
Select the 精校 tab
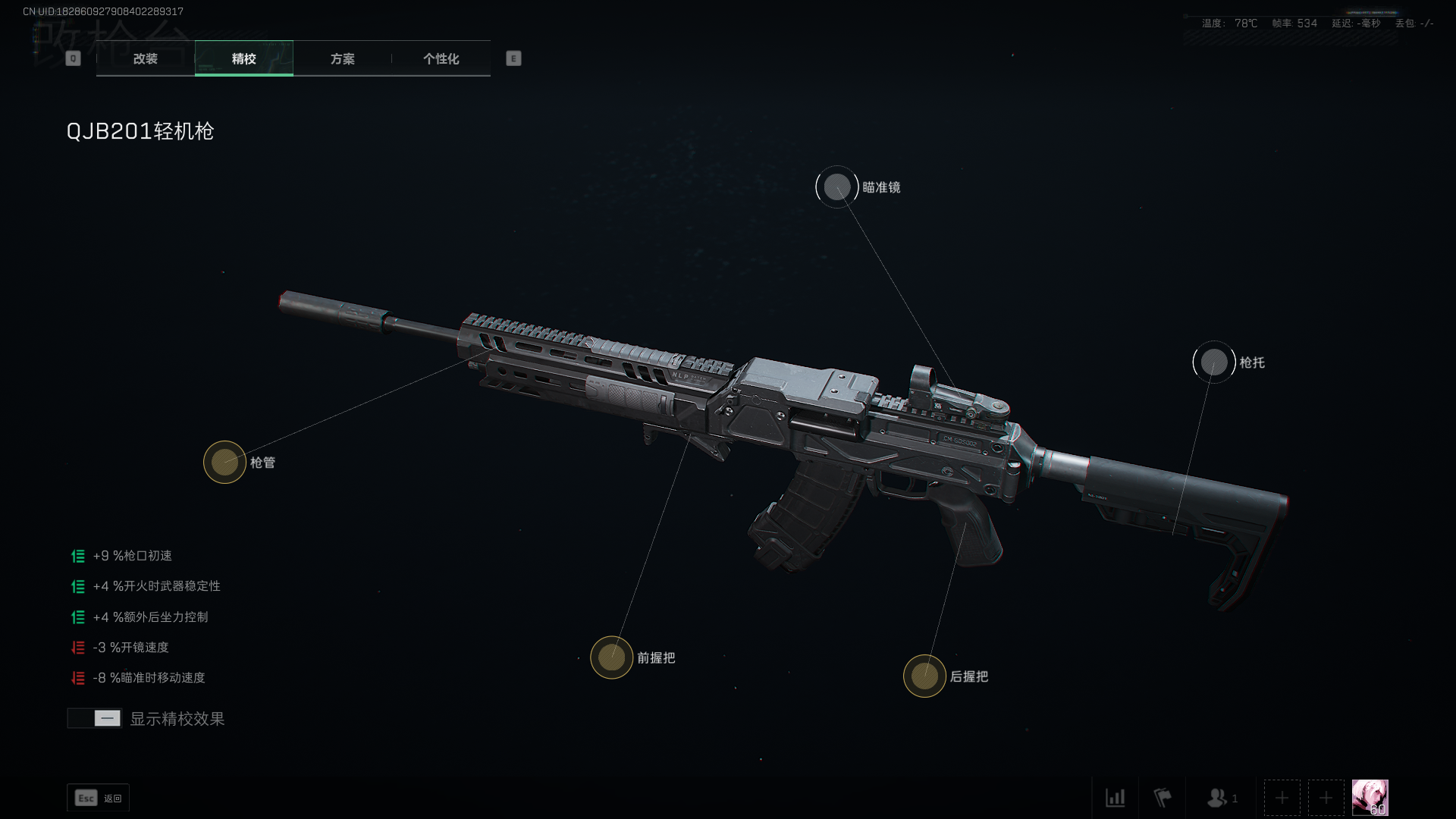coord(243,58)
